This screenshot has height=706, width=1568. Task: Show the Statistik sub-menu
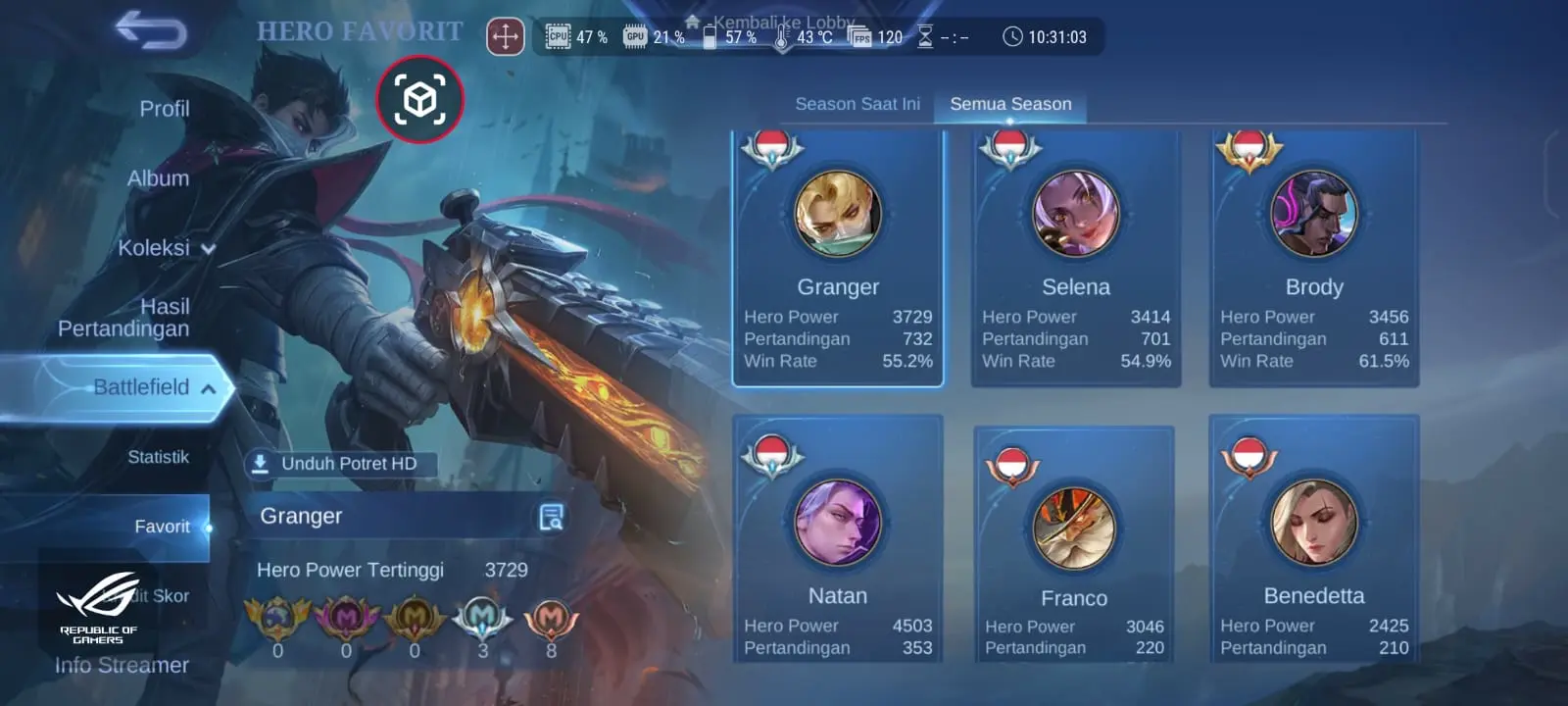click(x=158, y=457)
